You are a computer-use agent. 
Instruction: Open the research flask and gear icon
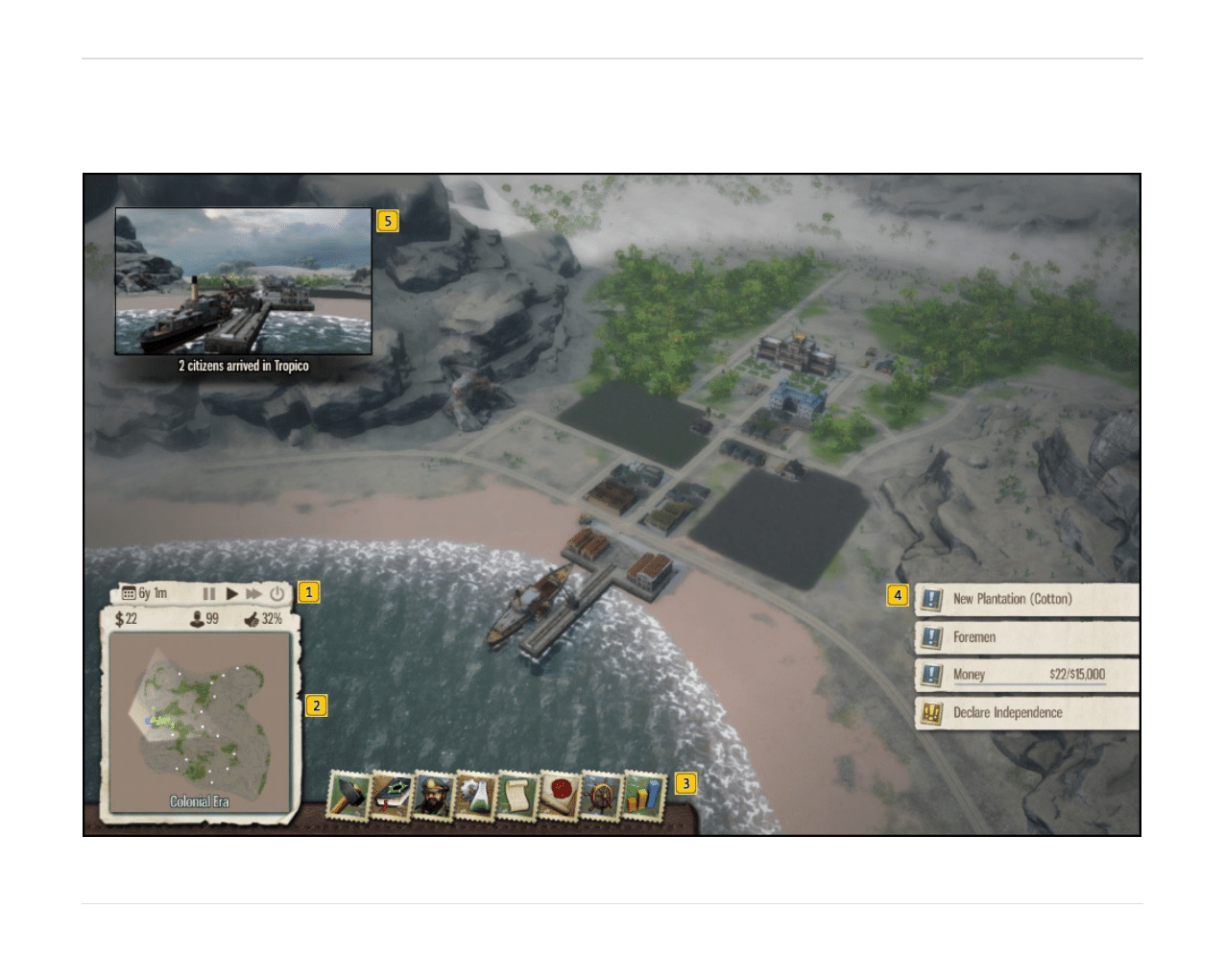(475, 797)
